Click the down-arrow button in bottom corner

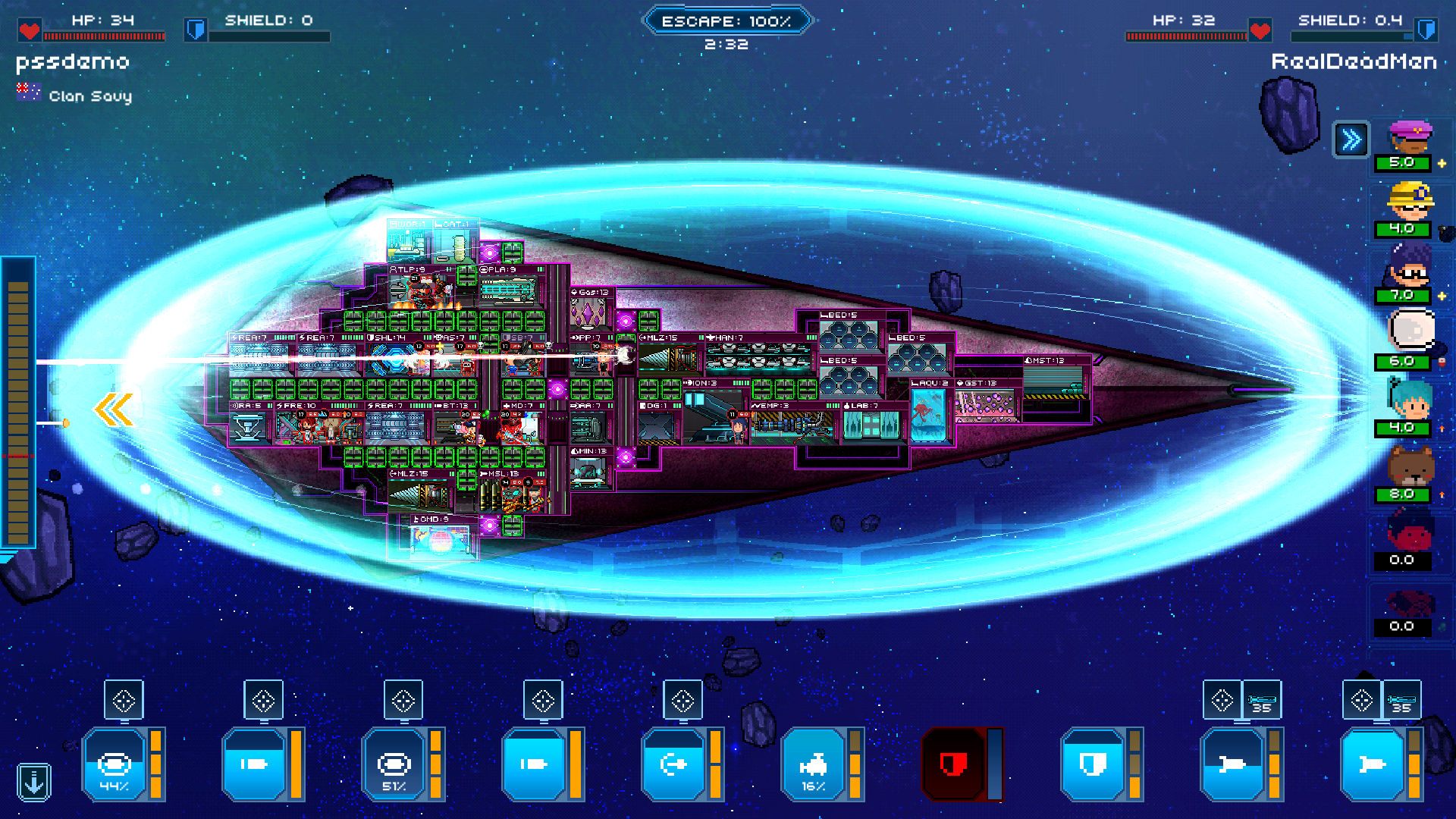(x=34, y=782)
